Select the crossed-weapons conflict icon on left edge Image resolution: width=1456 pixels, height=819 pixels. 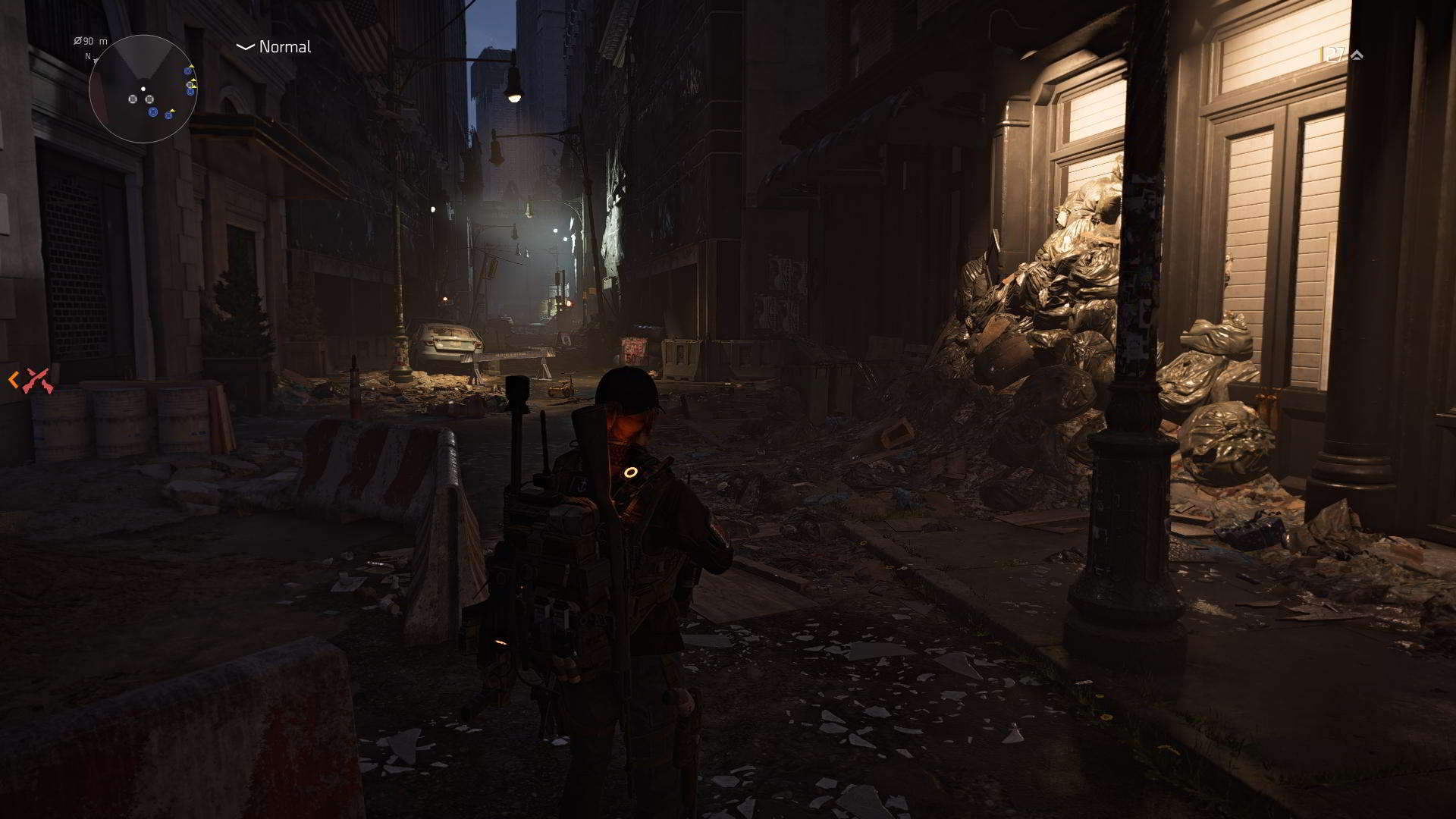pyautogui.click(x=37, y=379)
